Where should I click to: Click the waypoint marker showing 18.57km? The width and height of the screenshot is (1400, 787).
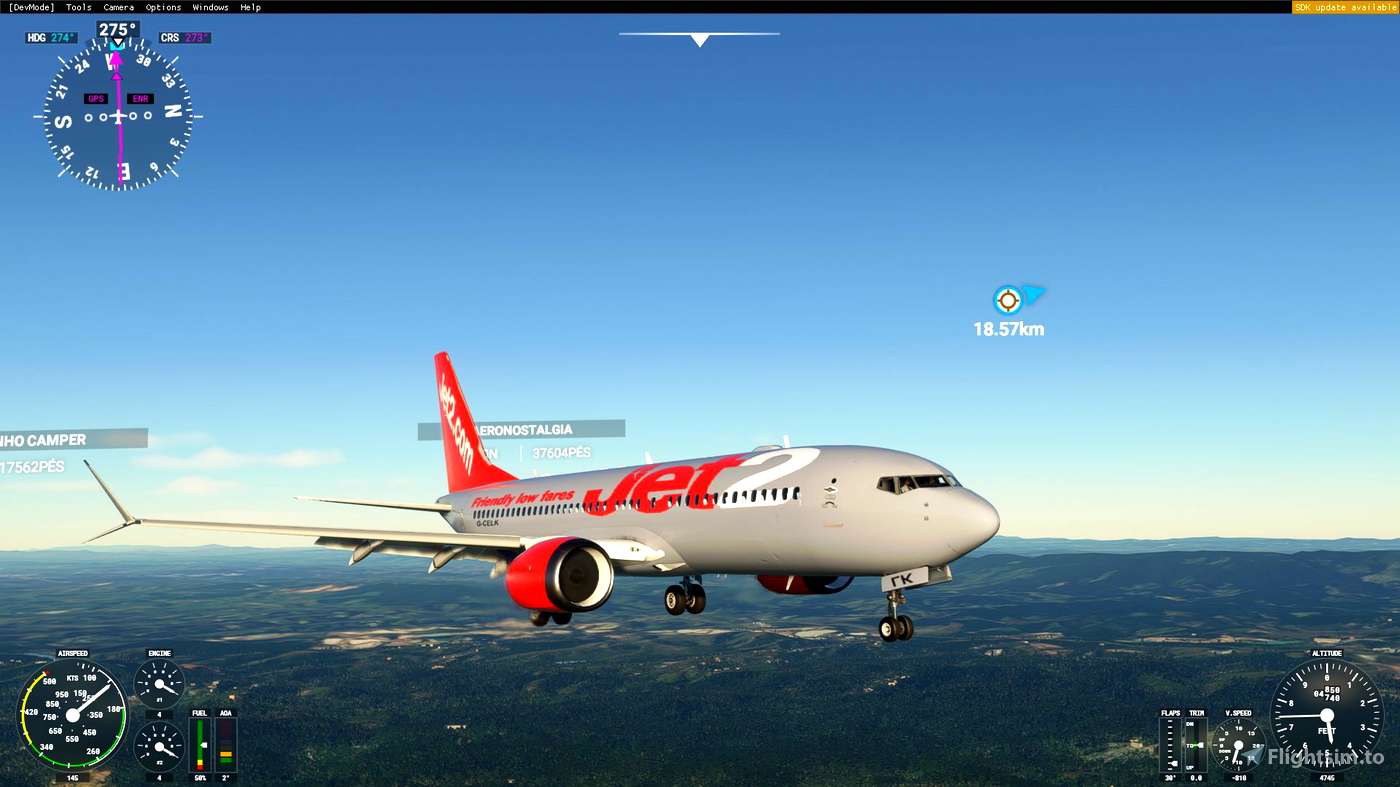tap(1008, 300)
